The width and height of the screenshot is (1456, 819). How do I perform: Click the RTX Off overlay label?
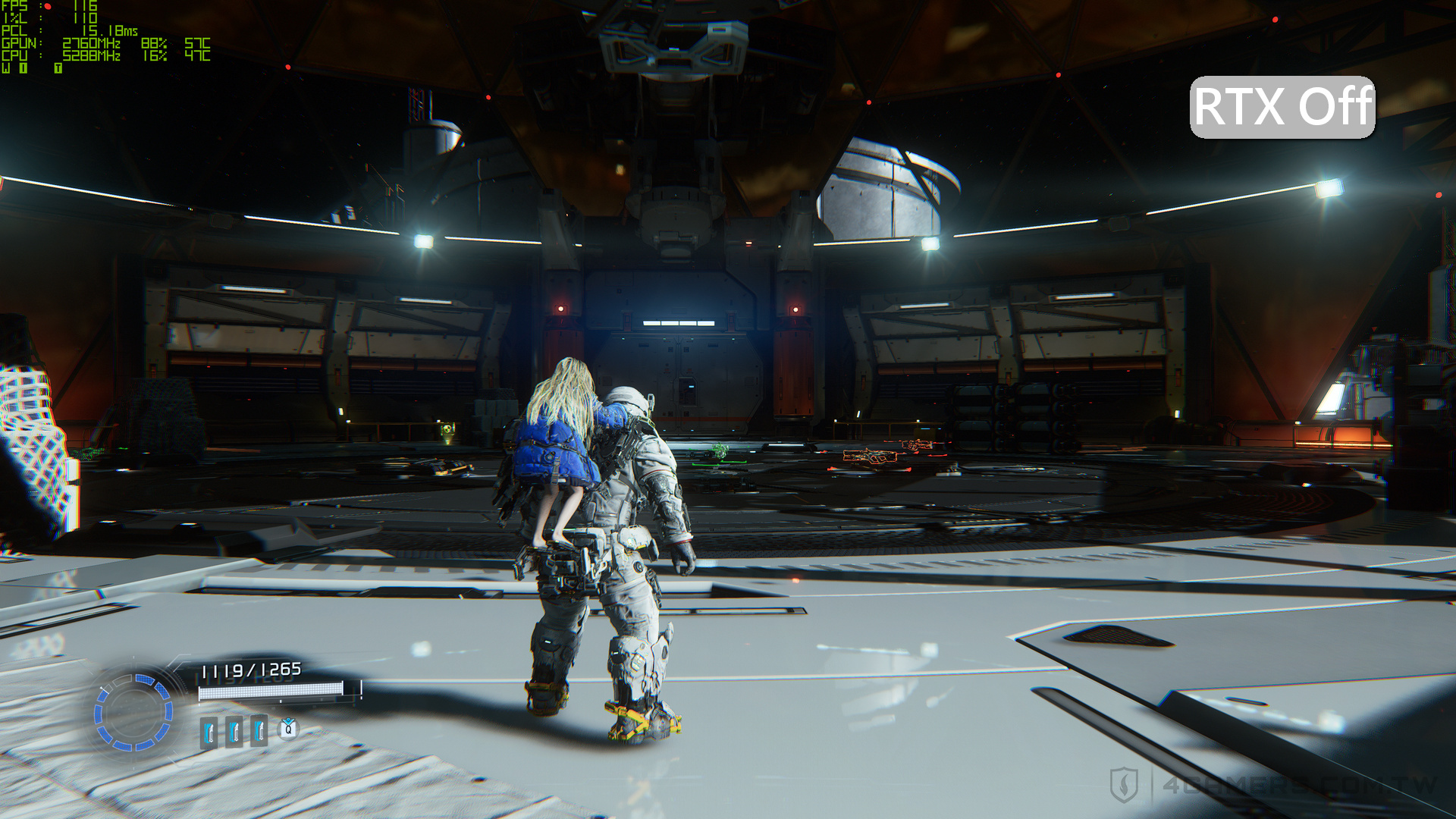pos(1282,107)
